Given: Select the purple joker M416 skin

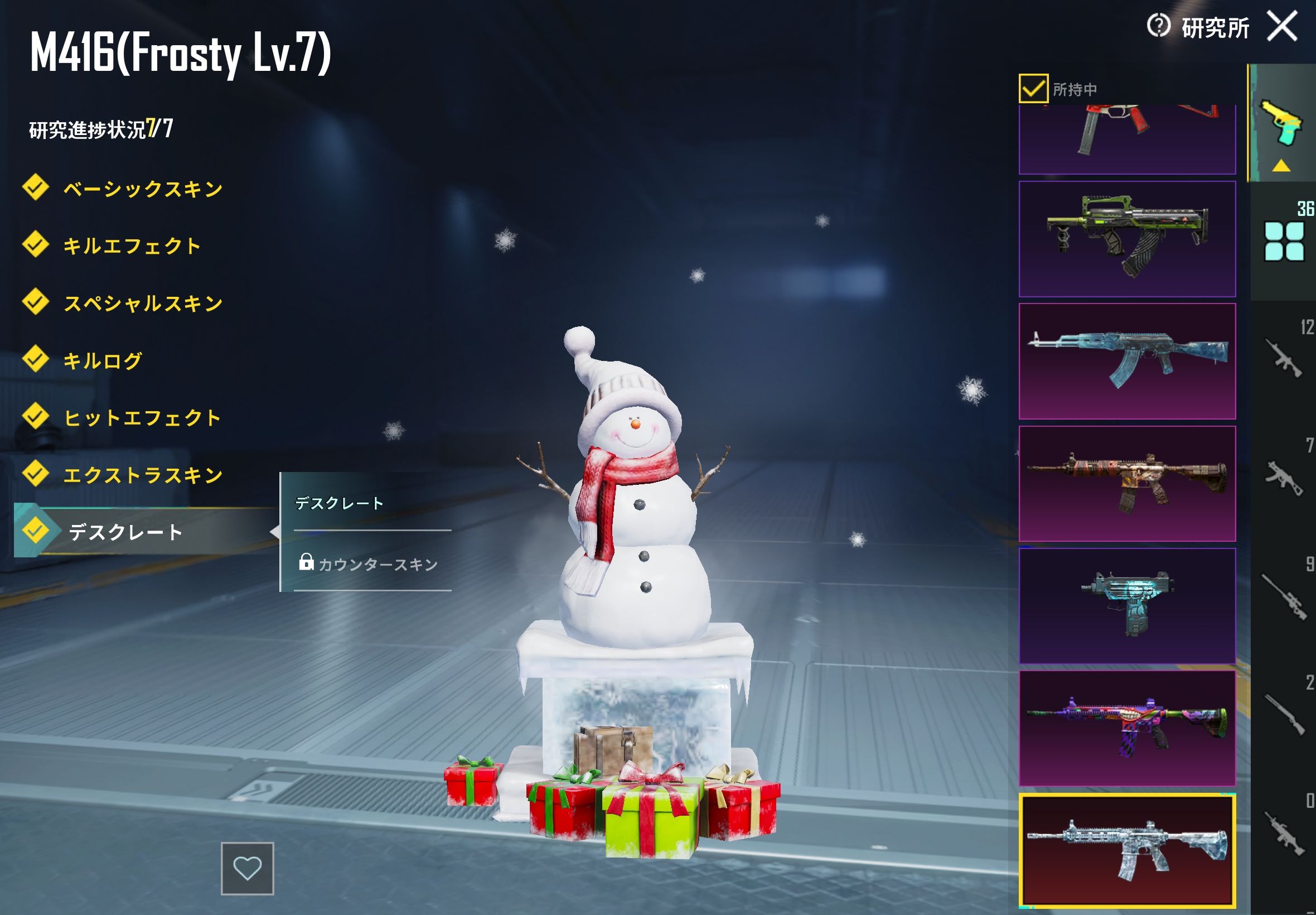Looking at the screenshot, I should pyautogui.click(x=1126, y=728).
